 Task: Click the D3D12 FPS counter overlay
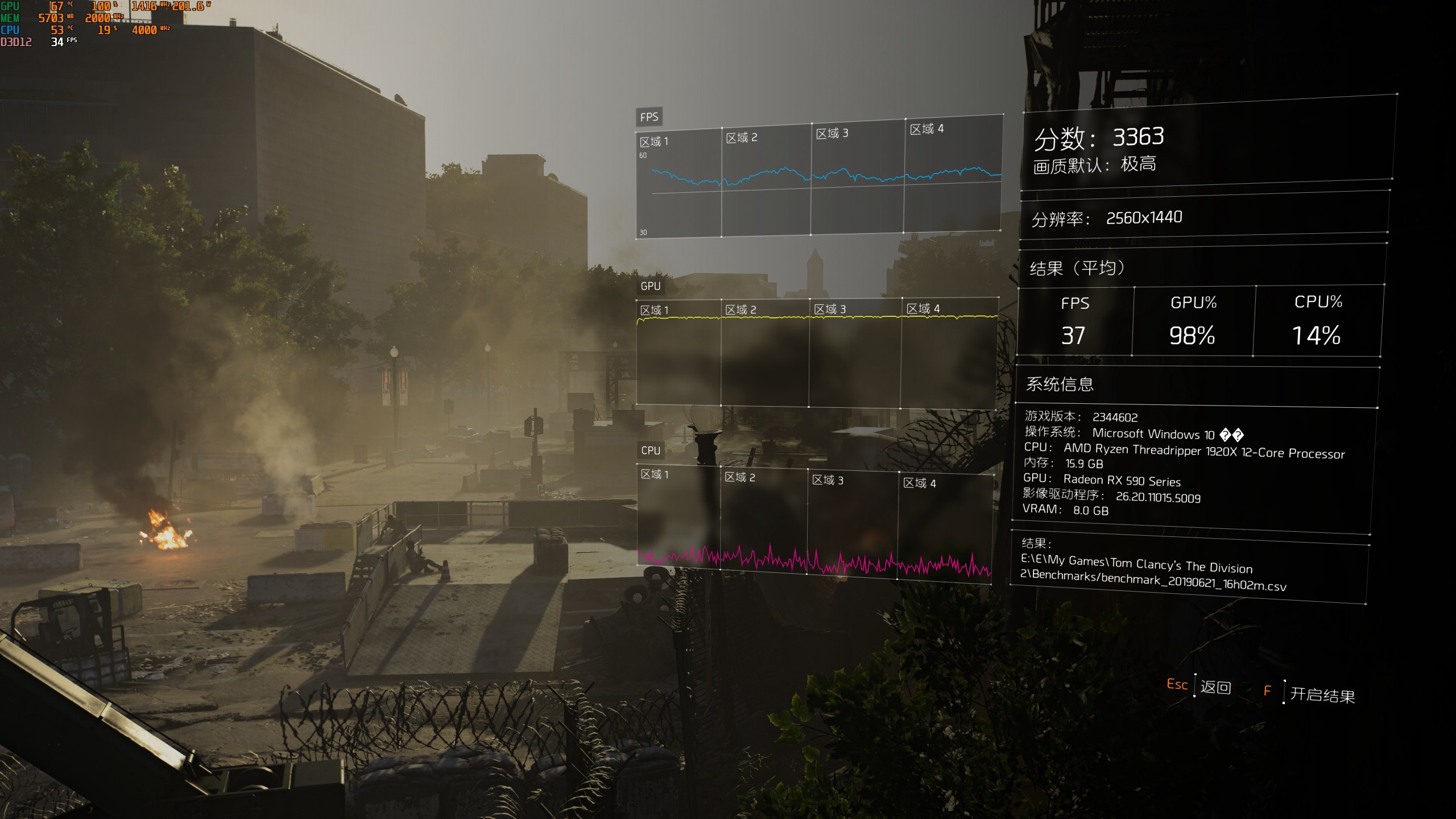tap(57, 42)
